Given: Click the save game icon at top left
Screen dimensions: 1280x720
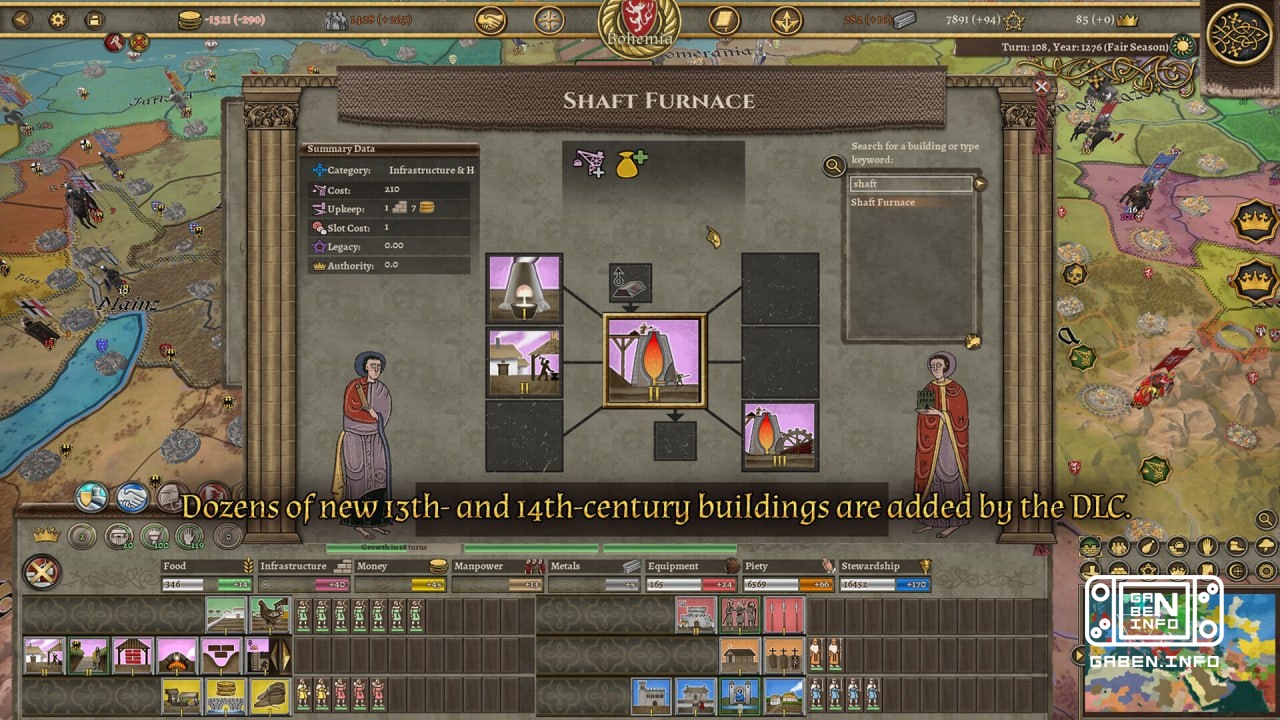Looking at the screenshot, I should [x=93, y=19].
